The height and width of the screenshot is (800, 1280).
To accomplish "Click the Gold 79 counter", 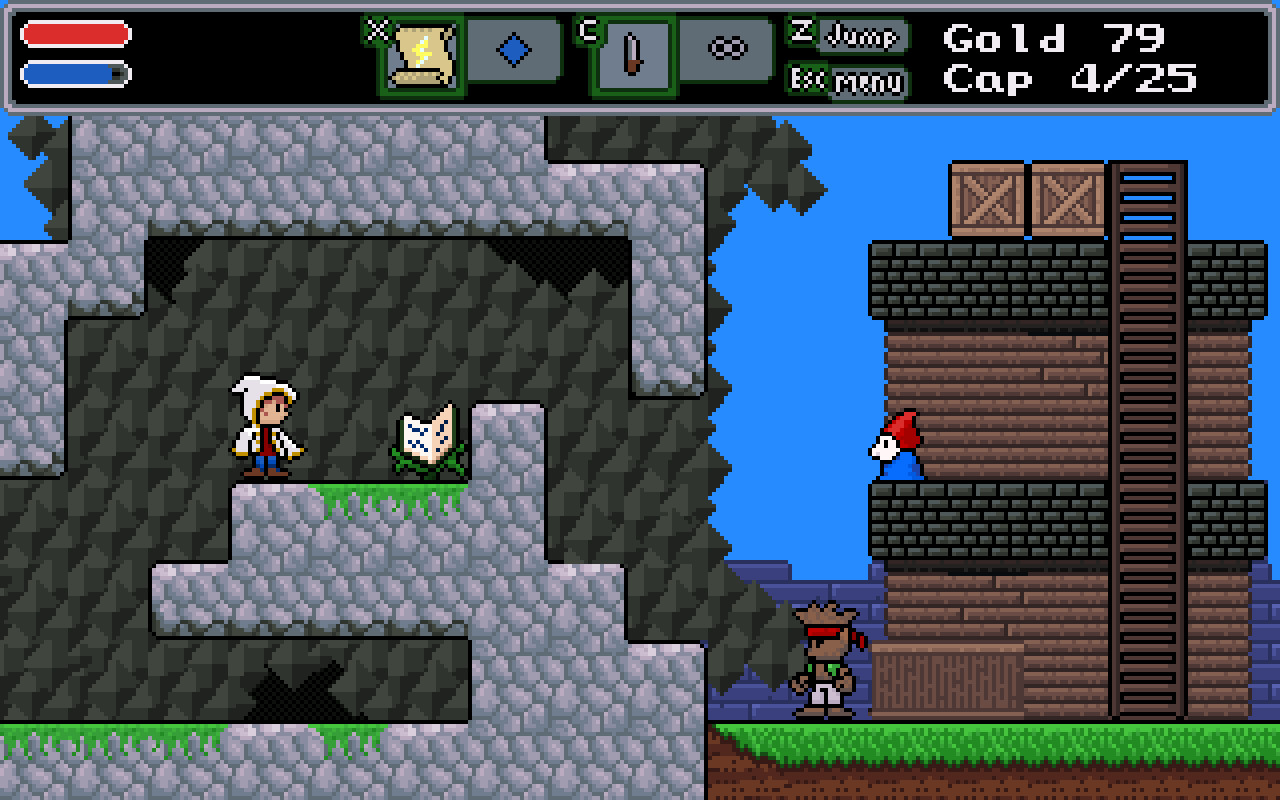I will [1051, 38].
